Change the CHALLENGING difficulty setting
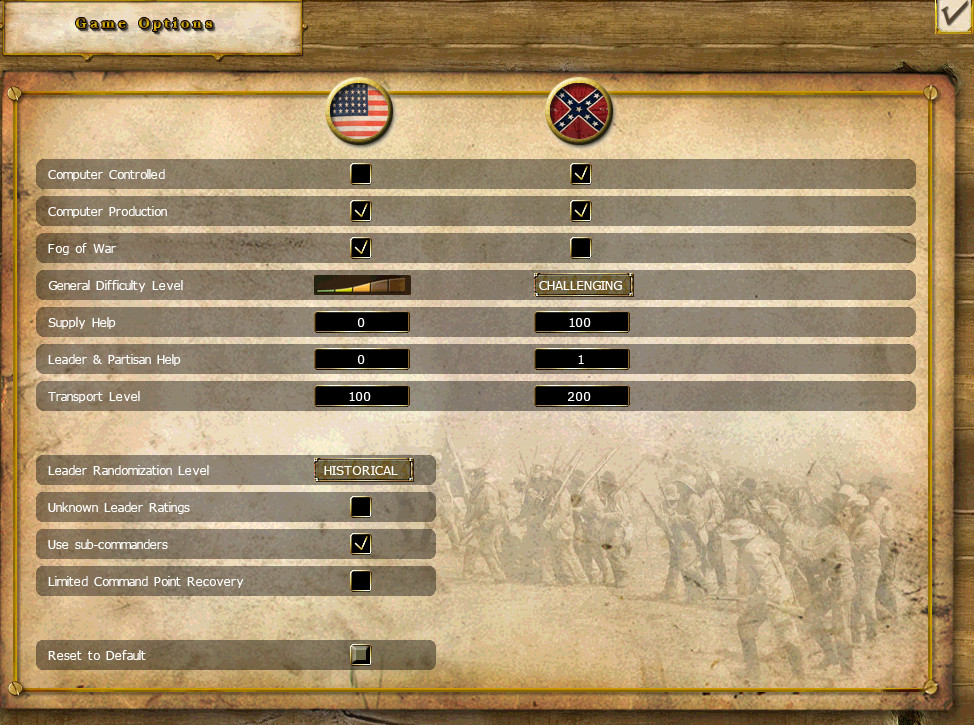This screenshot has width=974, height=725. click(x=582, y=285)
